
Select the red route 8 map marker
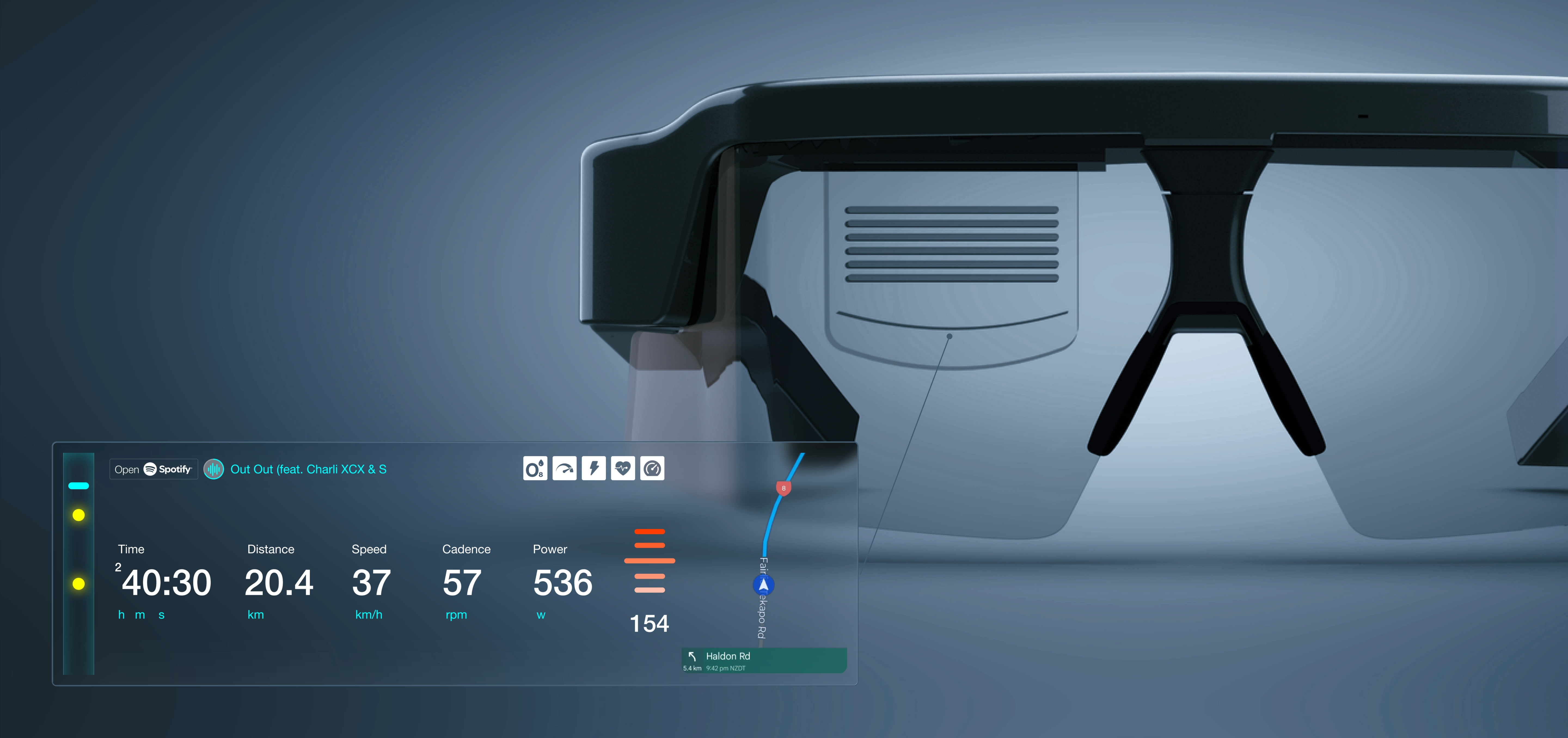pyautogui.click(x=783, y=488)
